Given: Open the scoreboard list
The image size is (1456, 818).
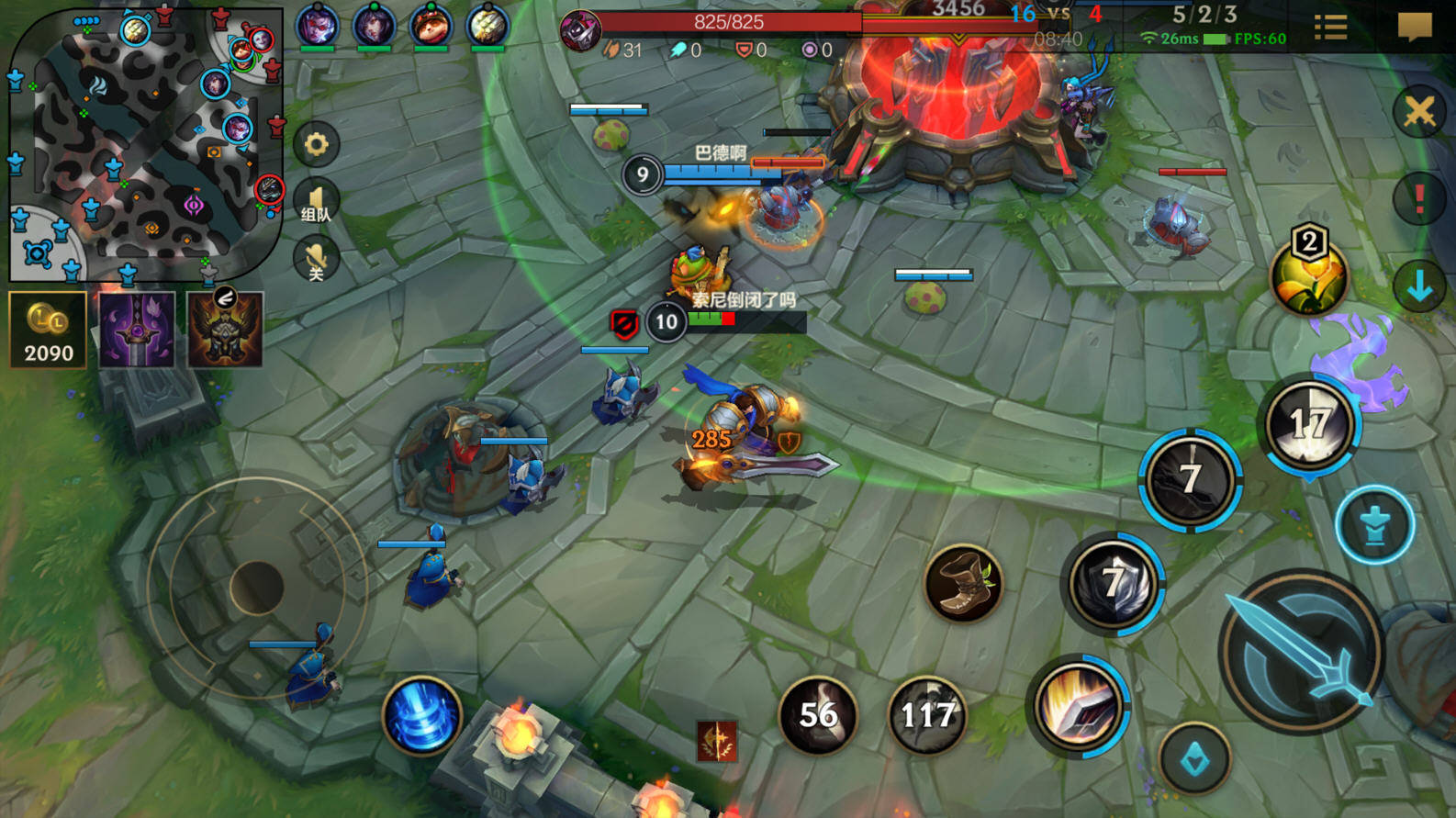Looking at the screenshot, I should (1330, 28).
